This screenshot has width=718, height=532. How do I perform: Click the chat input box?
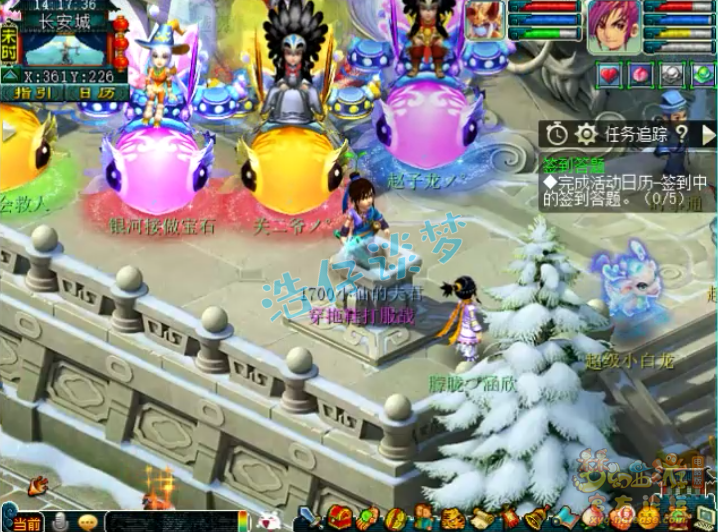[170, 522]
